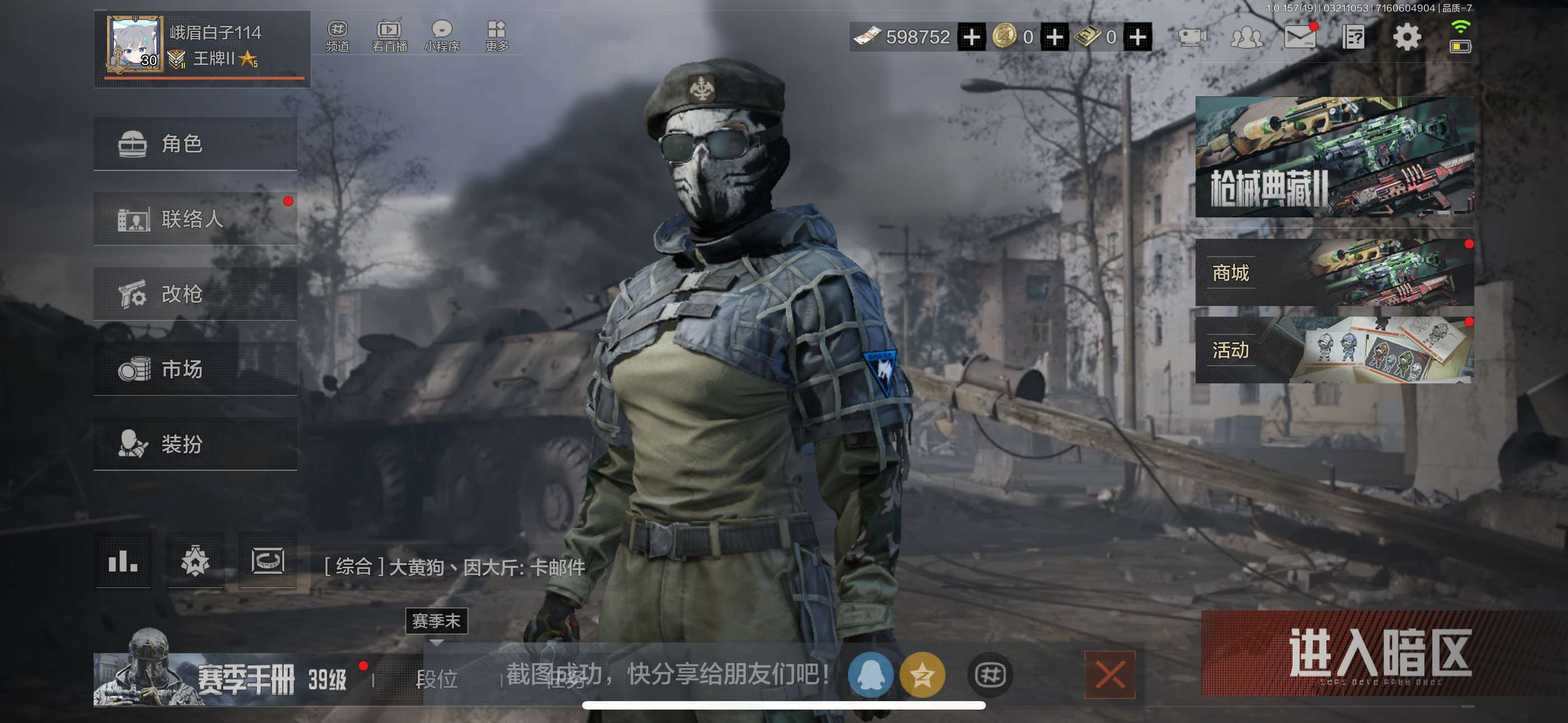Open the 联络人 contacts menu
The height and width of the screenshot is (723, 1568).
click(x=195, y=219)
